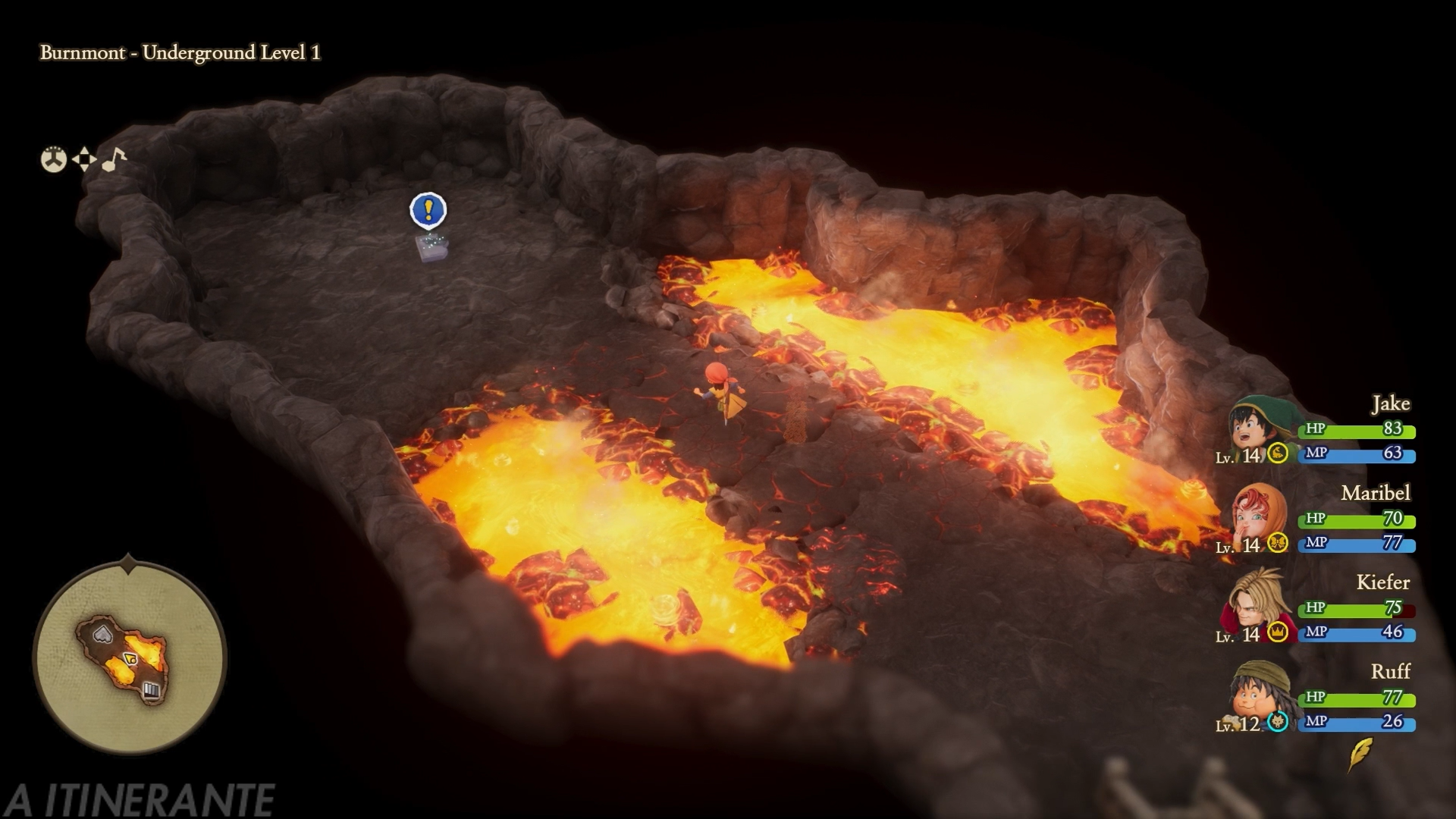
Task: Select Kiefer's crown vocation emblem
Action: click(1278, 632)
